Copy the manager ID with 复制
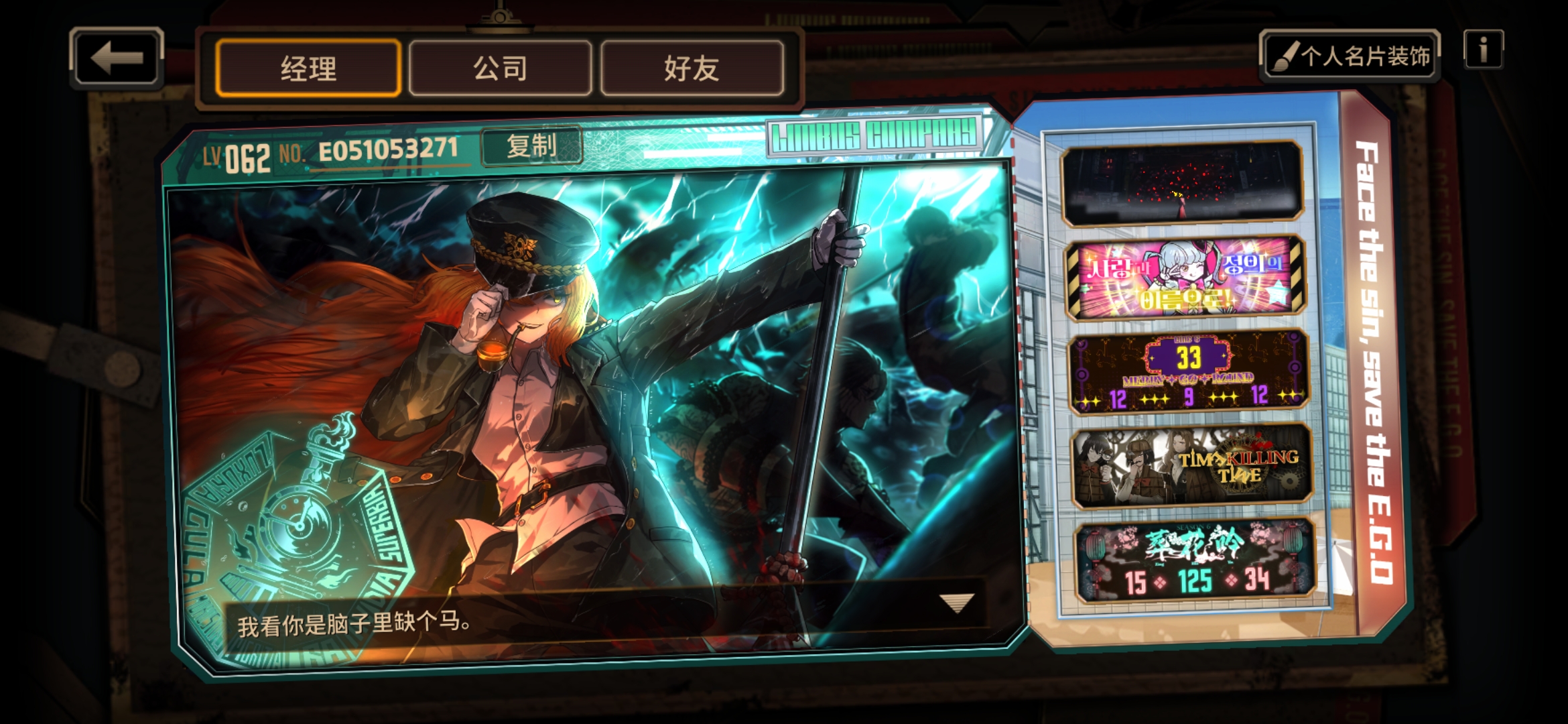Screen dimensions: 1568x724 (x=531, y=145)
